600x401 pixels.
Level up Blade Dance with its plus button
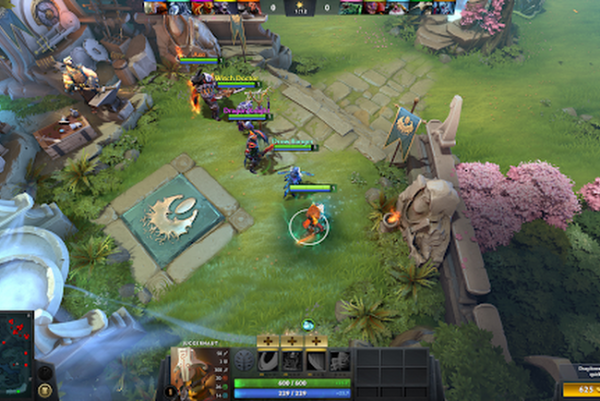point(316,340)
